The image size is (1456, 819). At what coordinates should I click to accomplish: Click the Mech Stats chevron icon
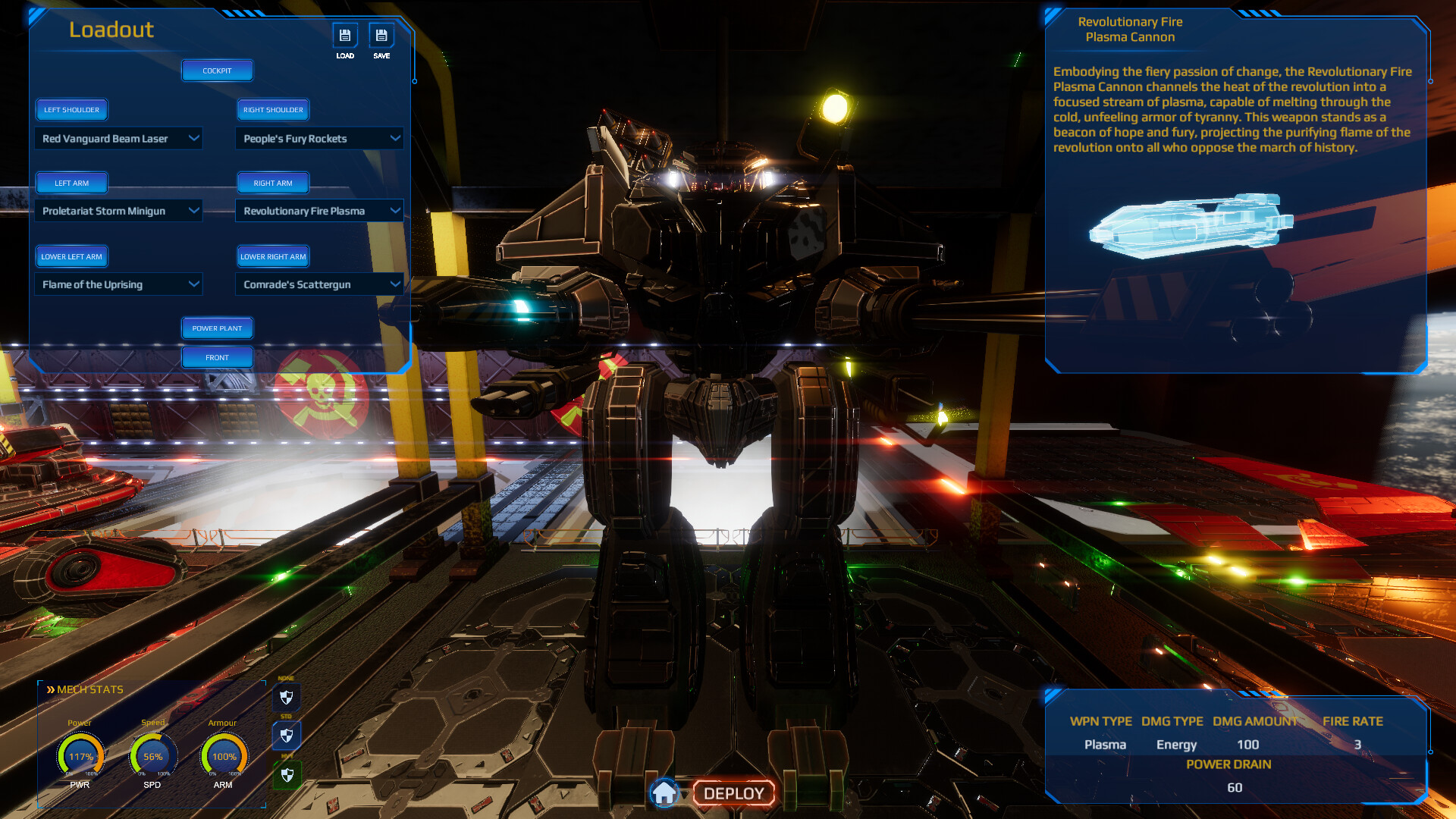pos(52,689)
